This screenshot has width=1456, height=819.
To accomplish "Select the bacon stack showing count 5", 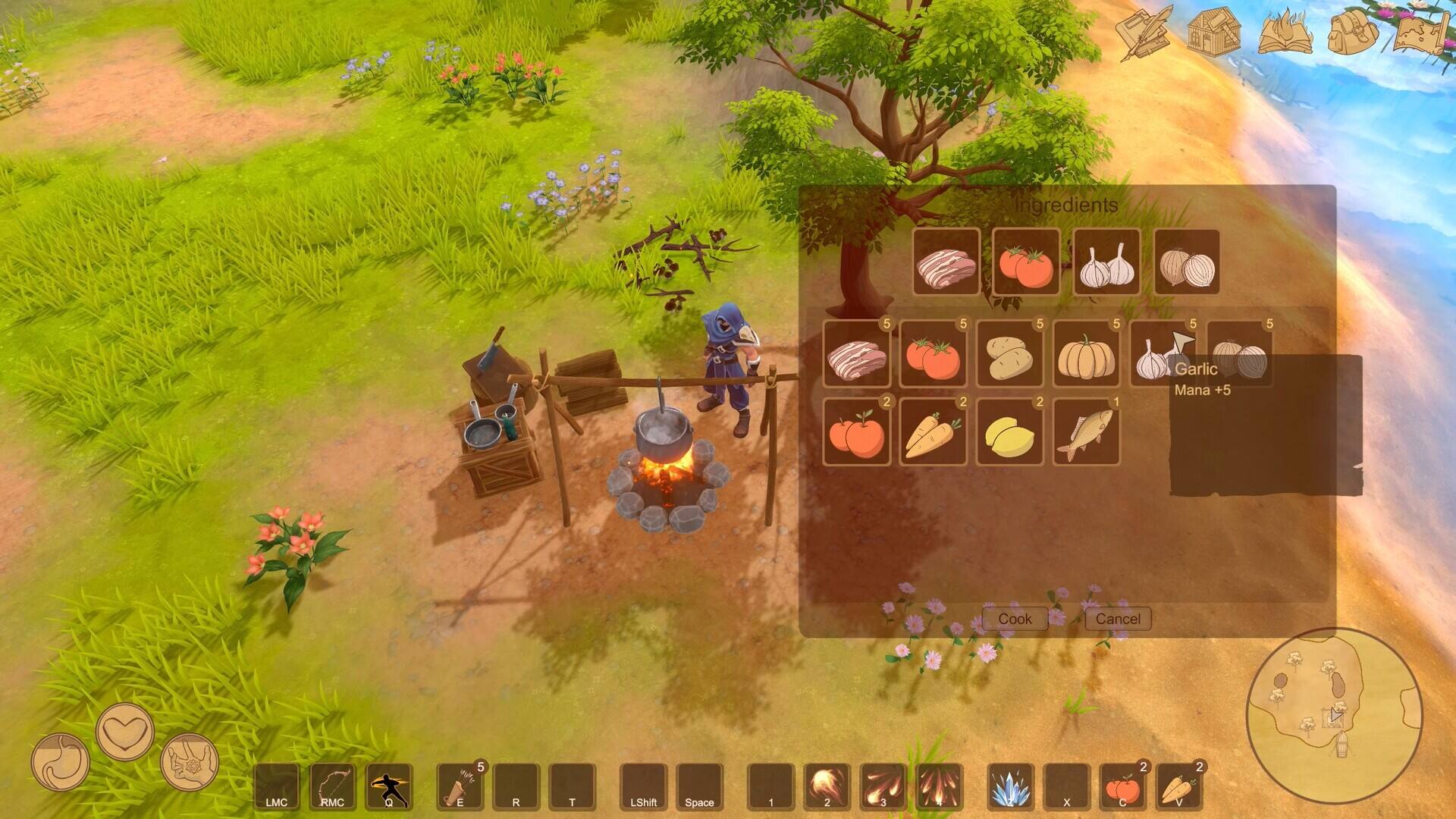I will (x=856, y=354).
